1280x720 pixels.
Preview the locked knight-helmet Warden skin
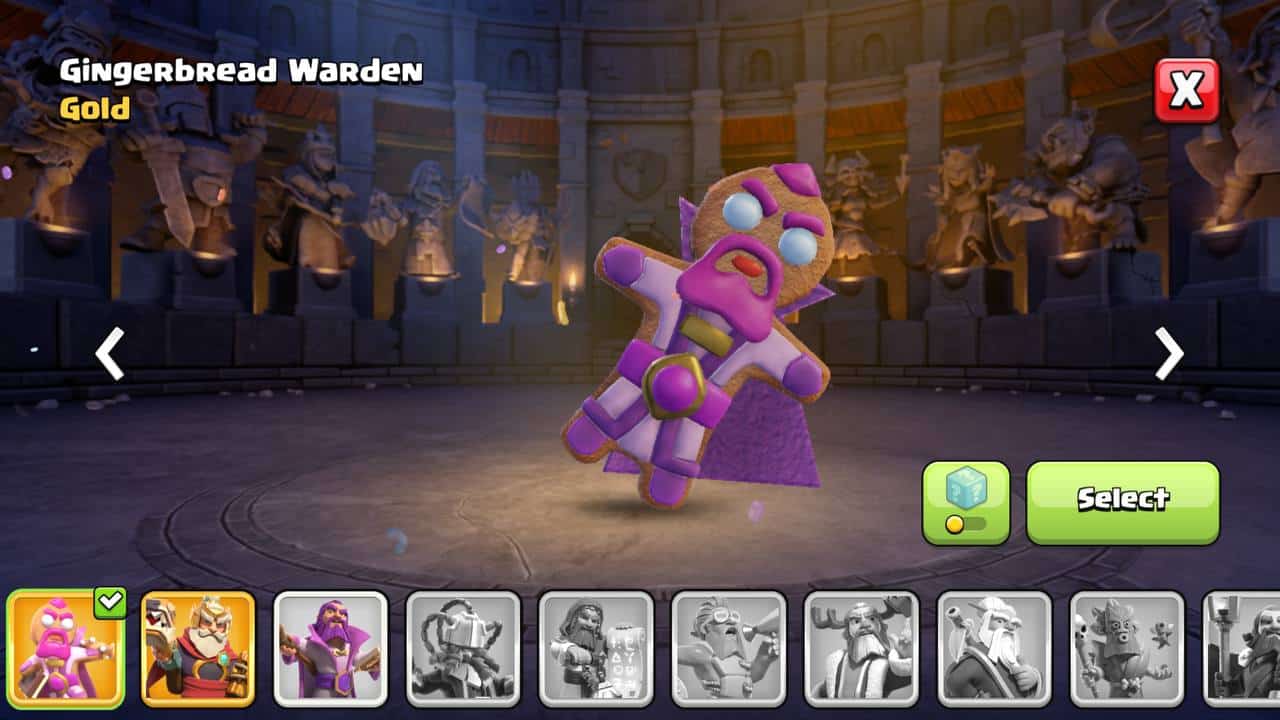(x=463, y=648)
